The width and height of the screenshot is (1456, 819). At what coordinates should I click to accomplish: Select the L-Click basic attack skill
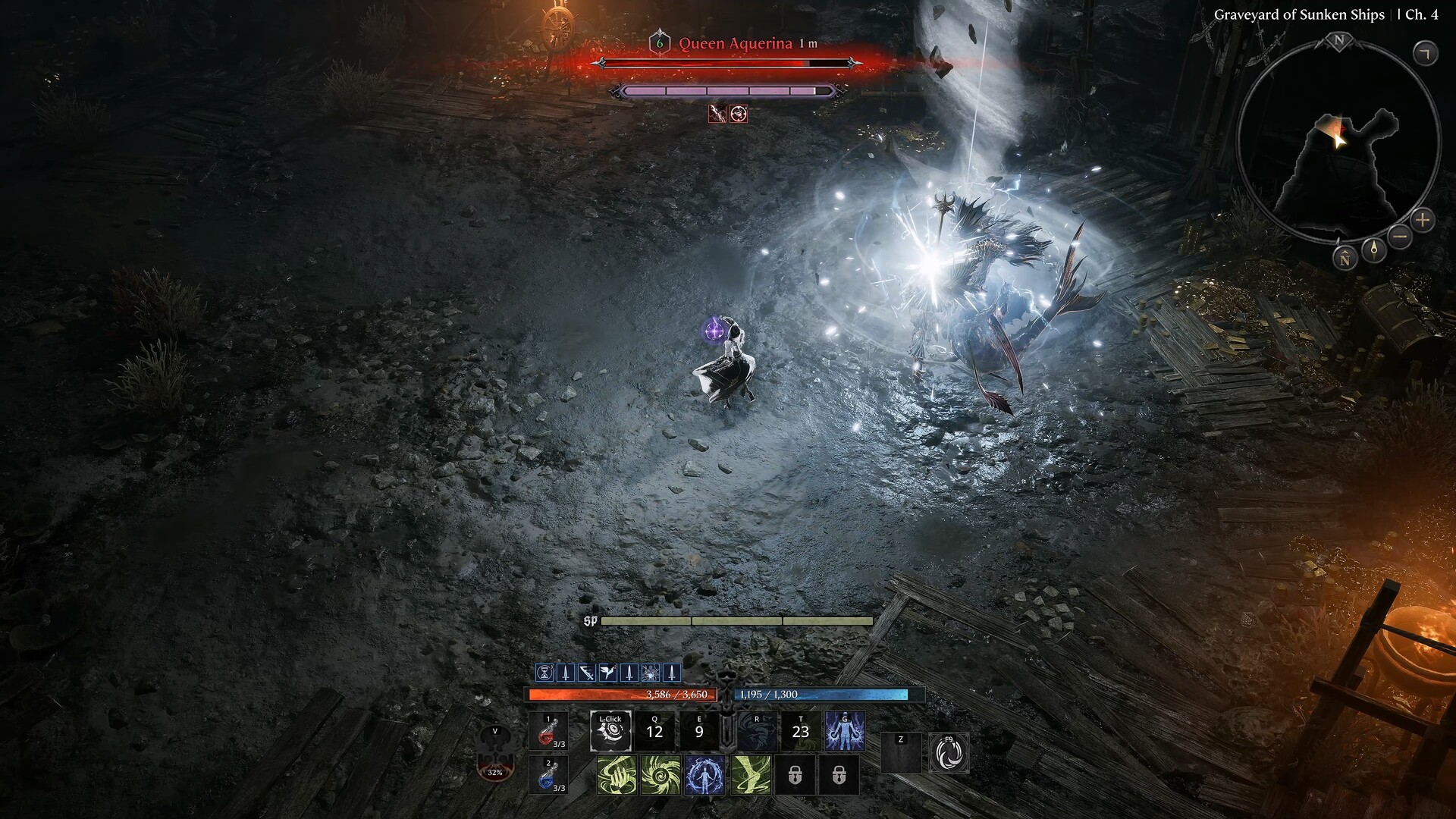point(613,731)
